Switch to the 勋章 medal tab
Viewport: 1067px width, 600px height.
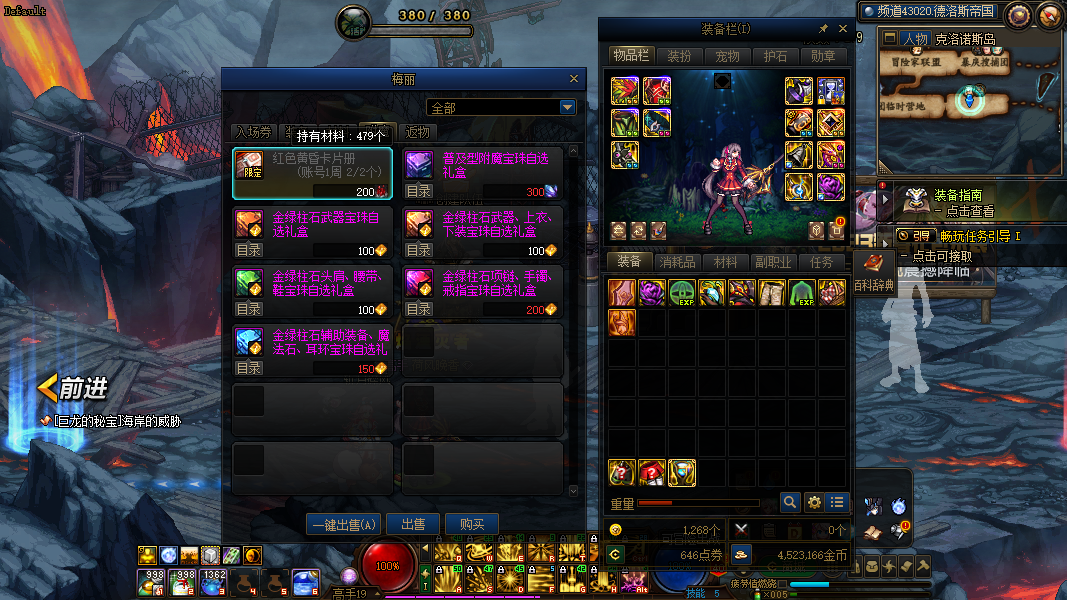pos(823,56)
